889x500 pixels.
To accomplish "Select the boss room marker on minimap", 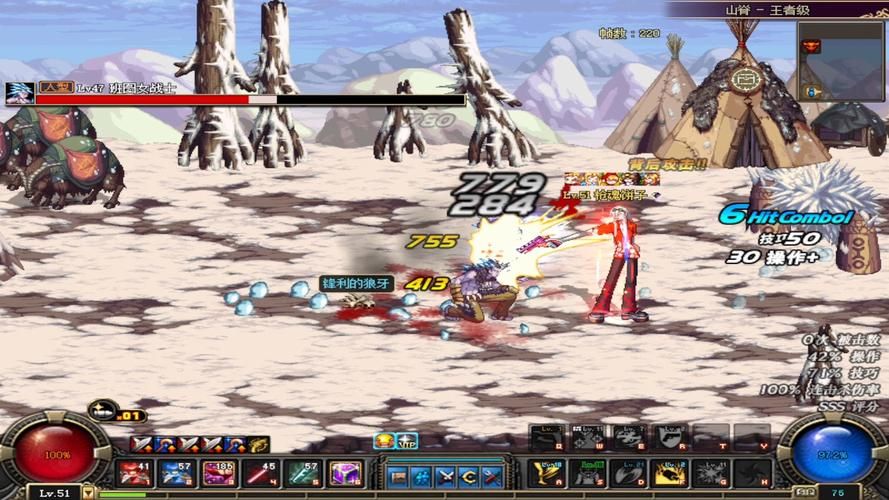I will (x=811, y=46).
